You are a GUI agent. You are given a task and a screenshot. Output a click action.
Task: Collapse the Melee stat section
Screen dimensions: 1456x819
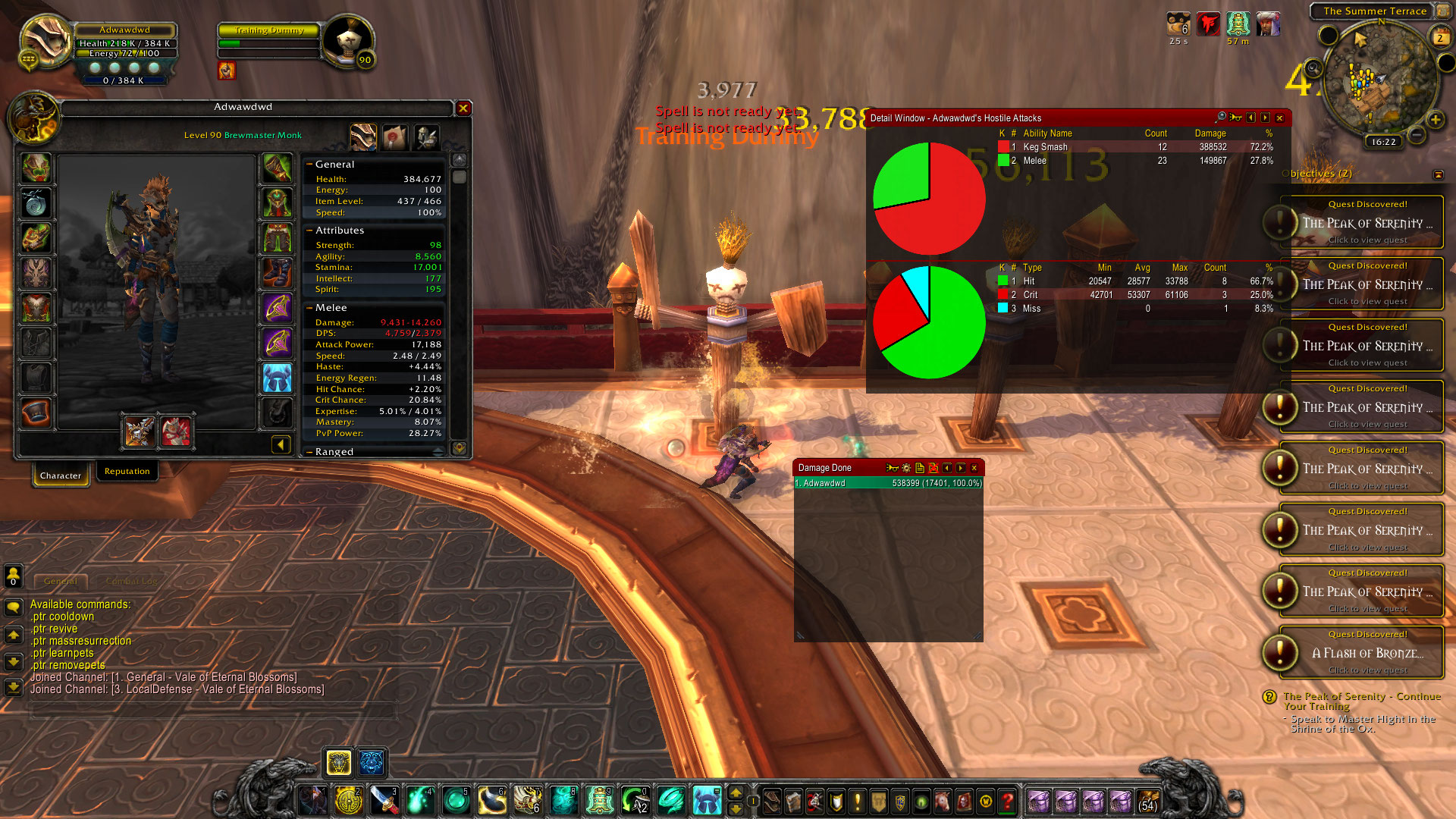[x=309, y=308]
